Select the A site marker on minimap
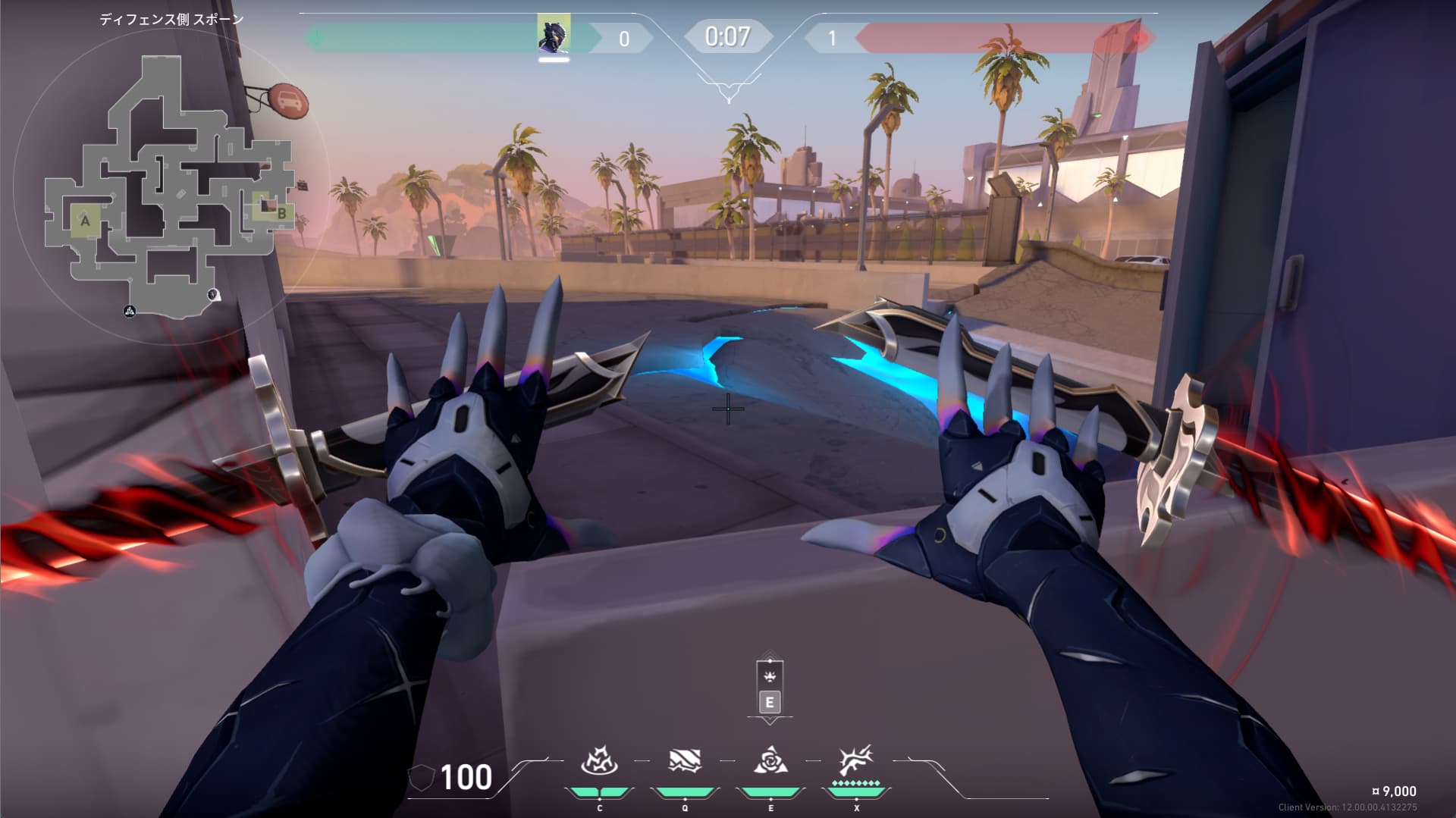 click(x=85, y=221)
